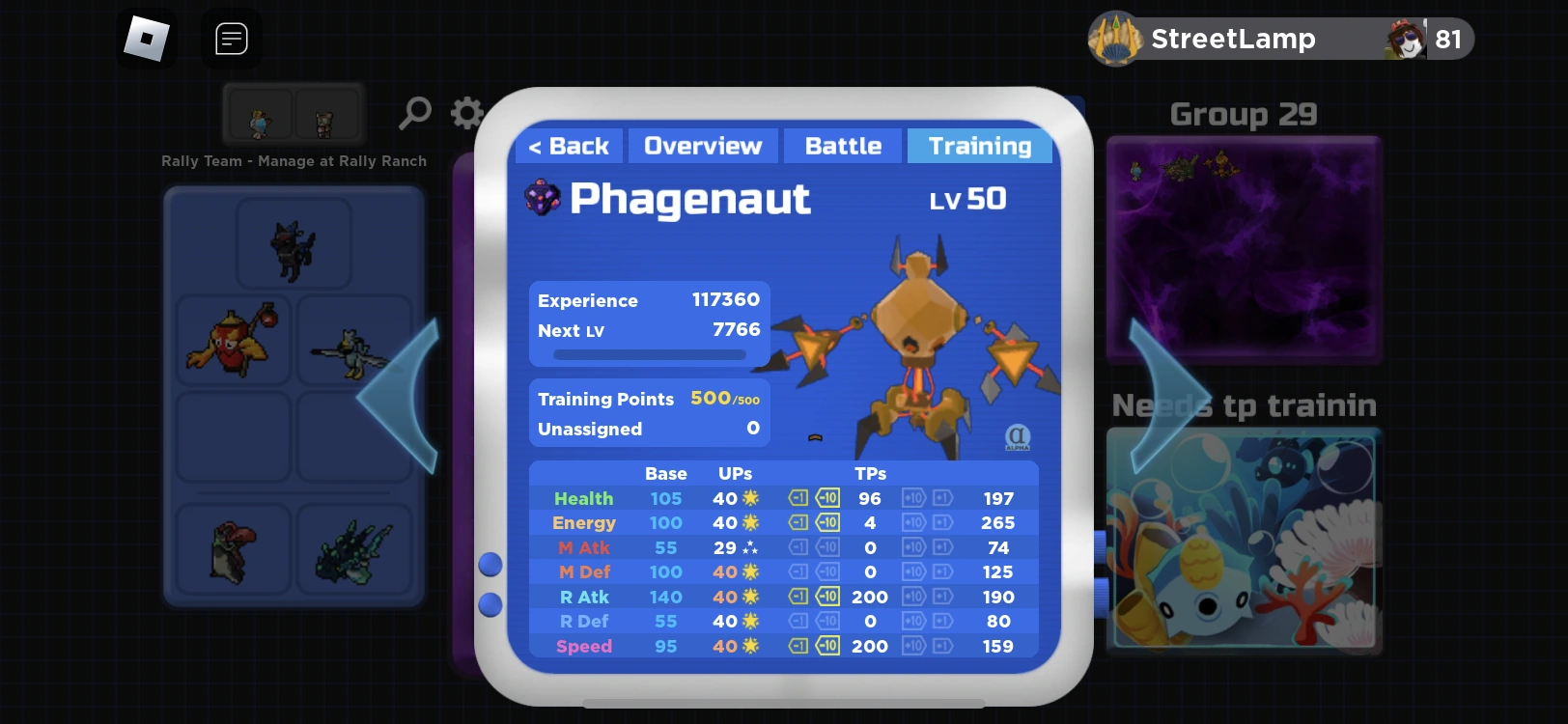The height and width of the screenshot is (724, 1568).
Task: Select the Needs tp training aquatic thumbnail
Action: click(x=1244, y=541)
